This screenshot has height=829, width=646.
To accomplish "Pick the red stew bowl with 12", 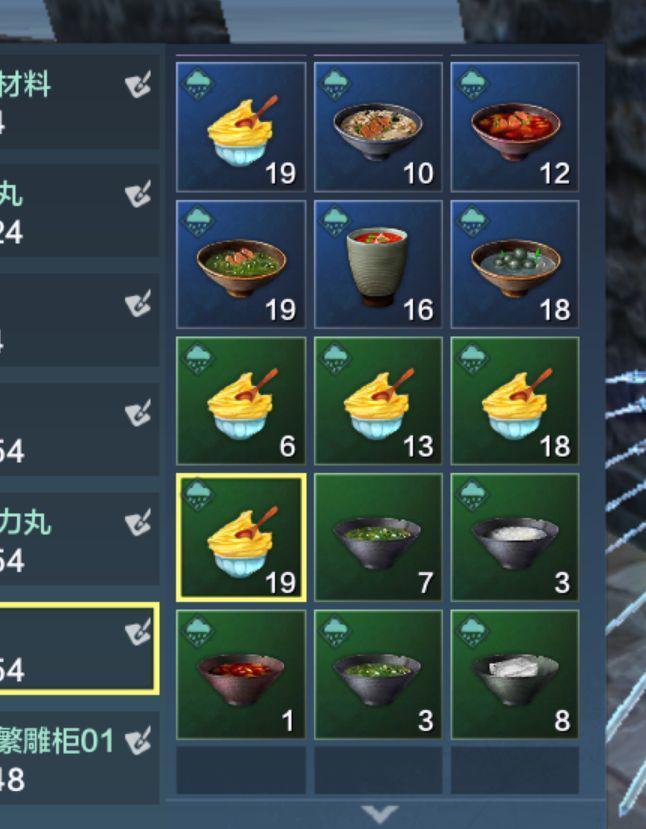I will pos(515,127).
